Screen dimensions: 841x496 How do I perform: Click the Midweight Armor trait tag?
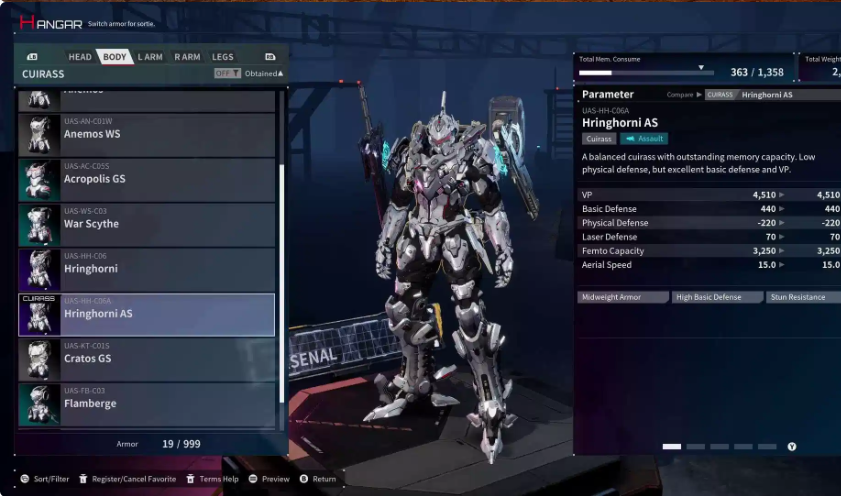(x=623, y=297)
